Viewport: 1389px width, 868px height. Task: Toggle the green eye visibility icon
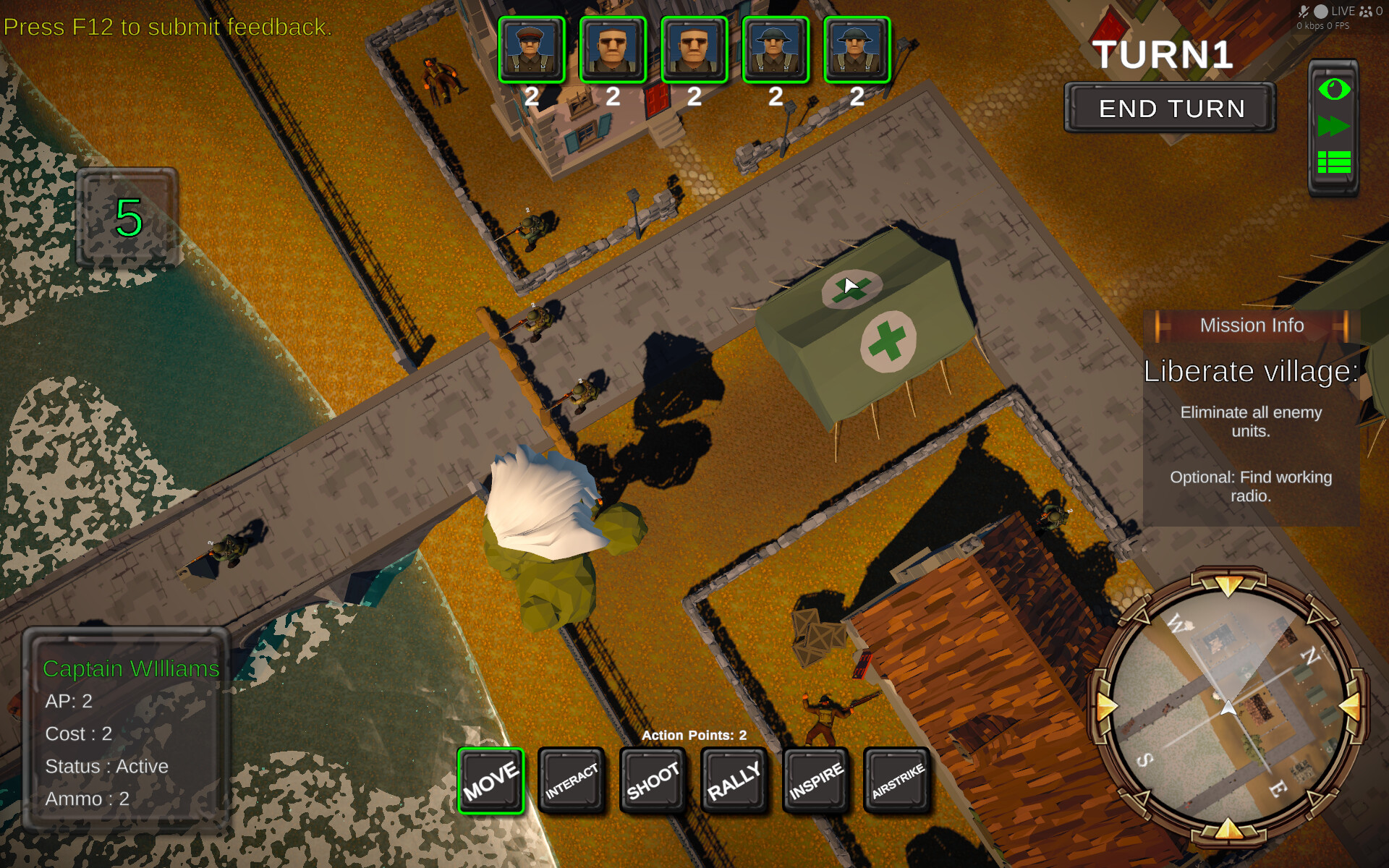[x=1333, y=88]
